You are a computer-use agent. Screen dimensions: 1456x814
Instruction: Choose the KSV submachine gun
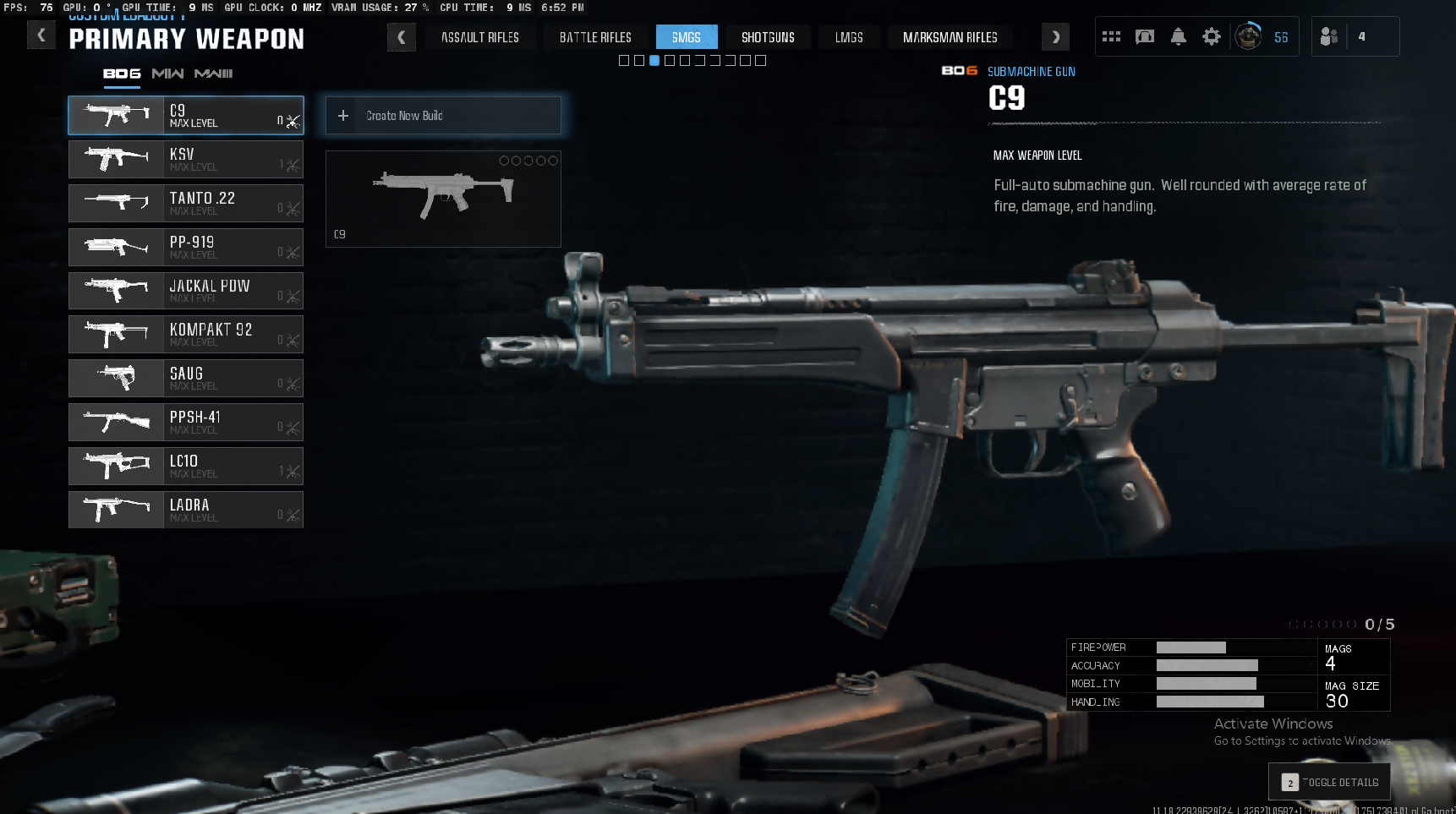[186, 159]
